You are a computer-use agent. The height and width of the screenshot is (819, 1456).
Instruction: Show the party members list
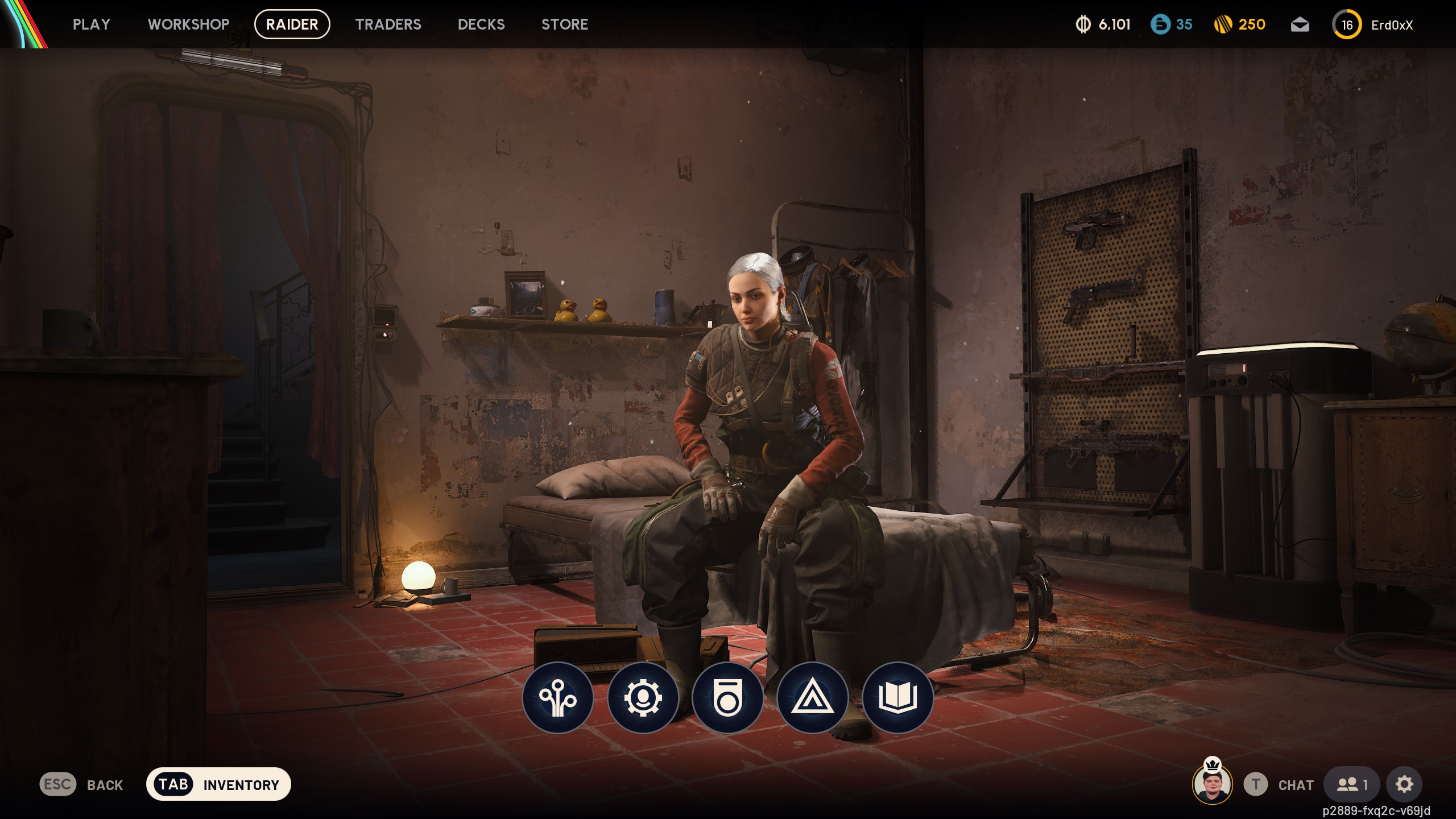(x=1351, y=785)
